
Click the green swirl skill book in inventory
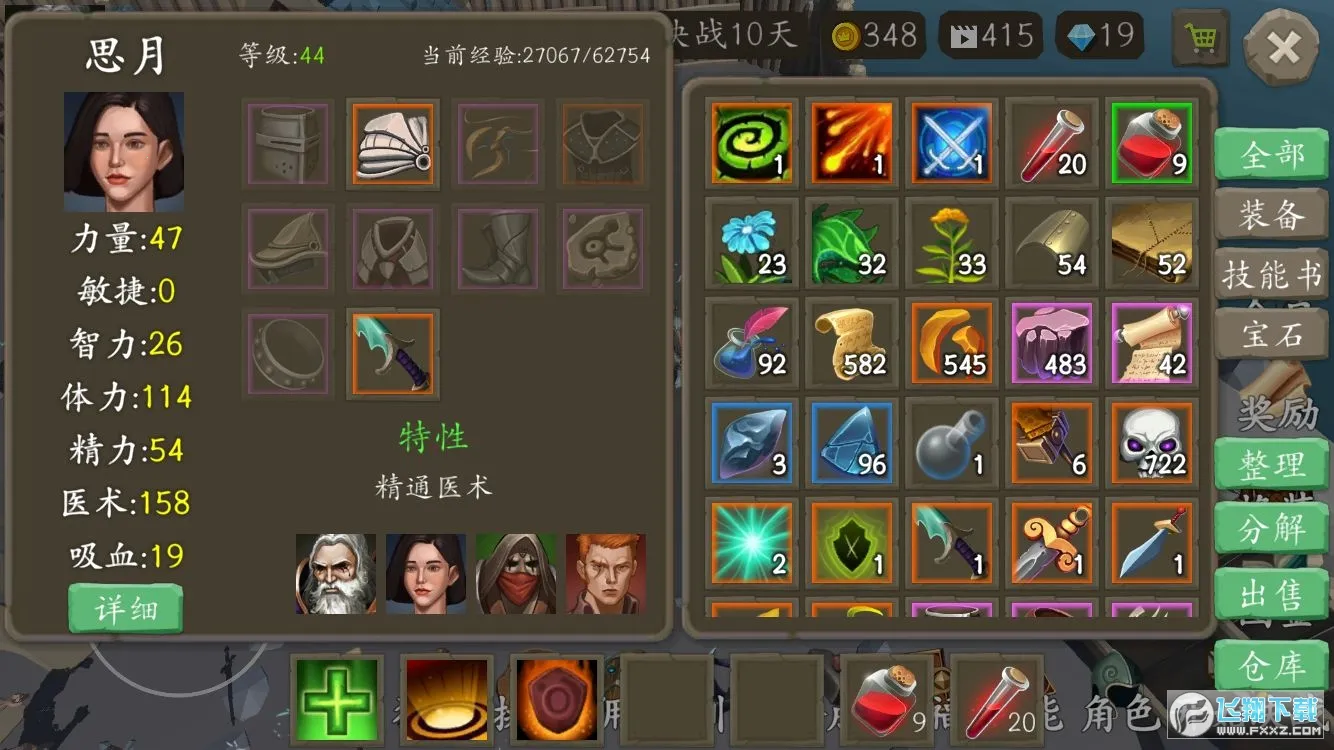click(x=751, y=143)
